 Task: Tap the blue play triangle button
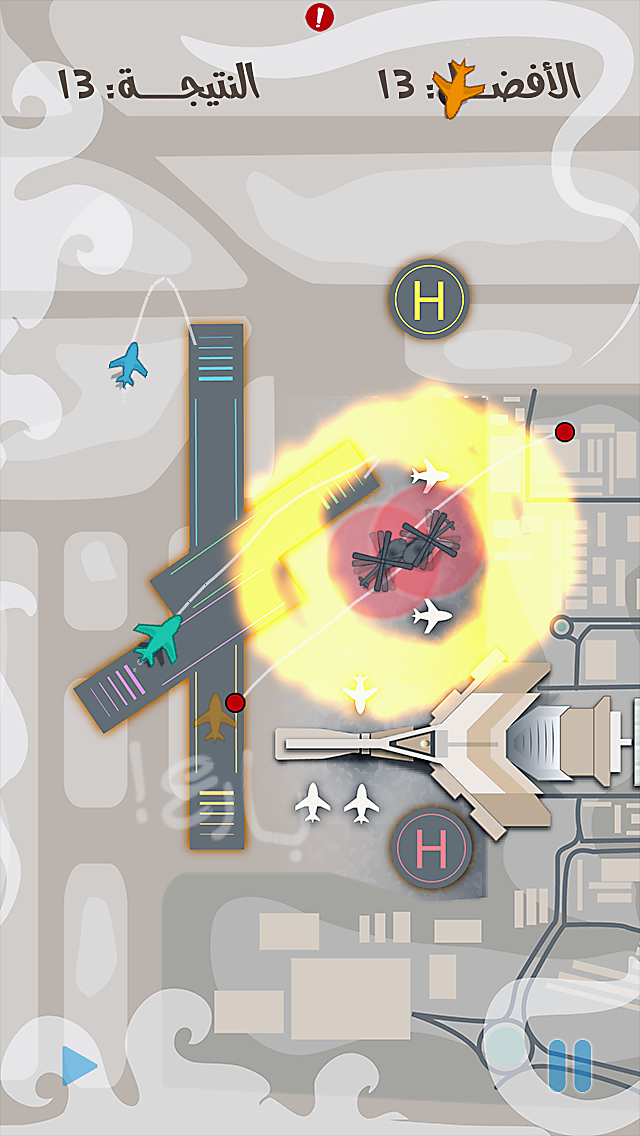79,1066
